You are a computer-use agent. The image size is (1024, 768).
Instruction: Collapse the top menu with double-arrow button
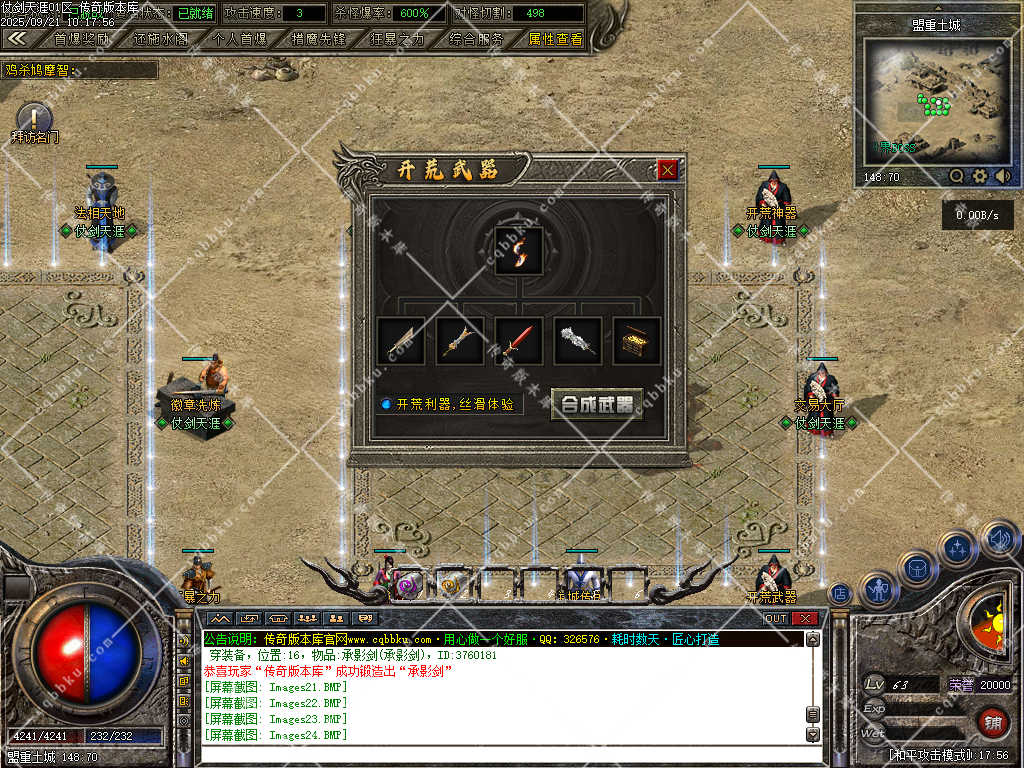pyautogui.click(x=16, y=38)
